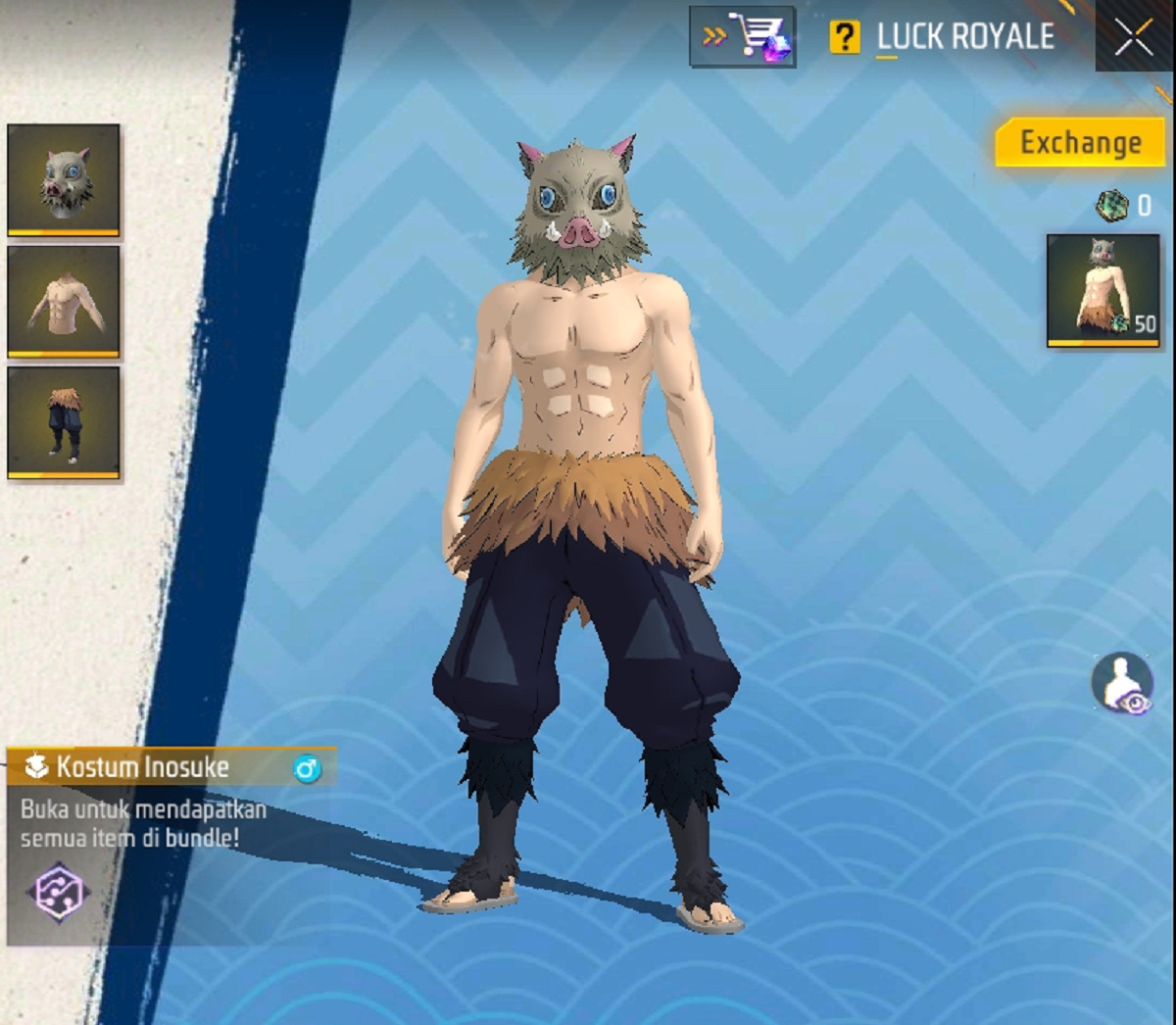Click the purple hexagon icon under Kostum Inosuke
This screenshot has width=1176, height=1025.
pyautogui.click(x=57, y=893)
